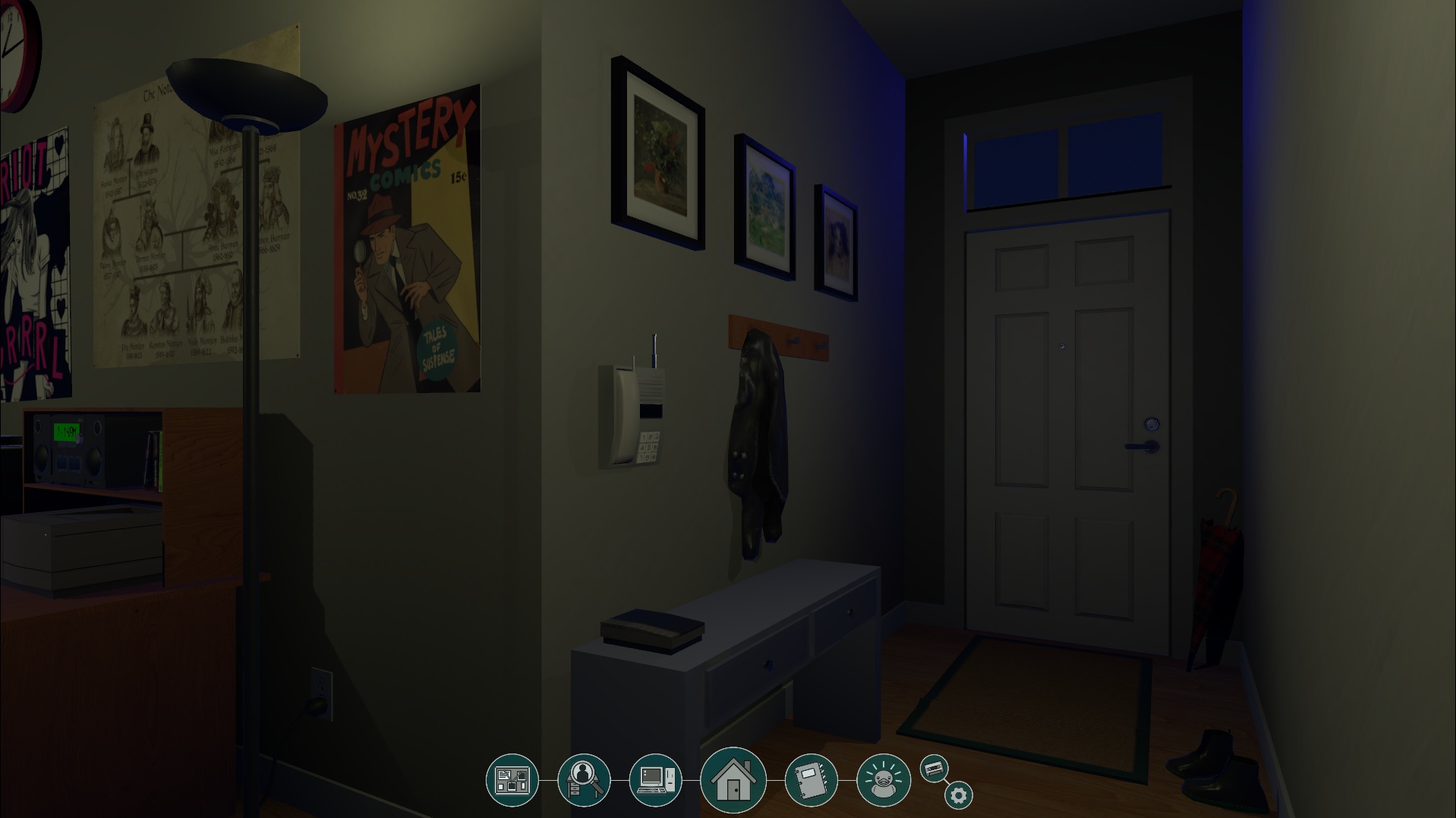Viewport: 1456px width, 818px height.
Task: Click the rubber duck hint icon
Action: point(883,780)
